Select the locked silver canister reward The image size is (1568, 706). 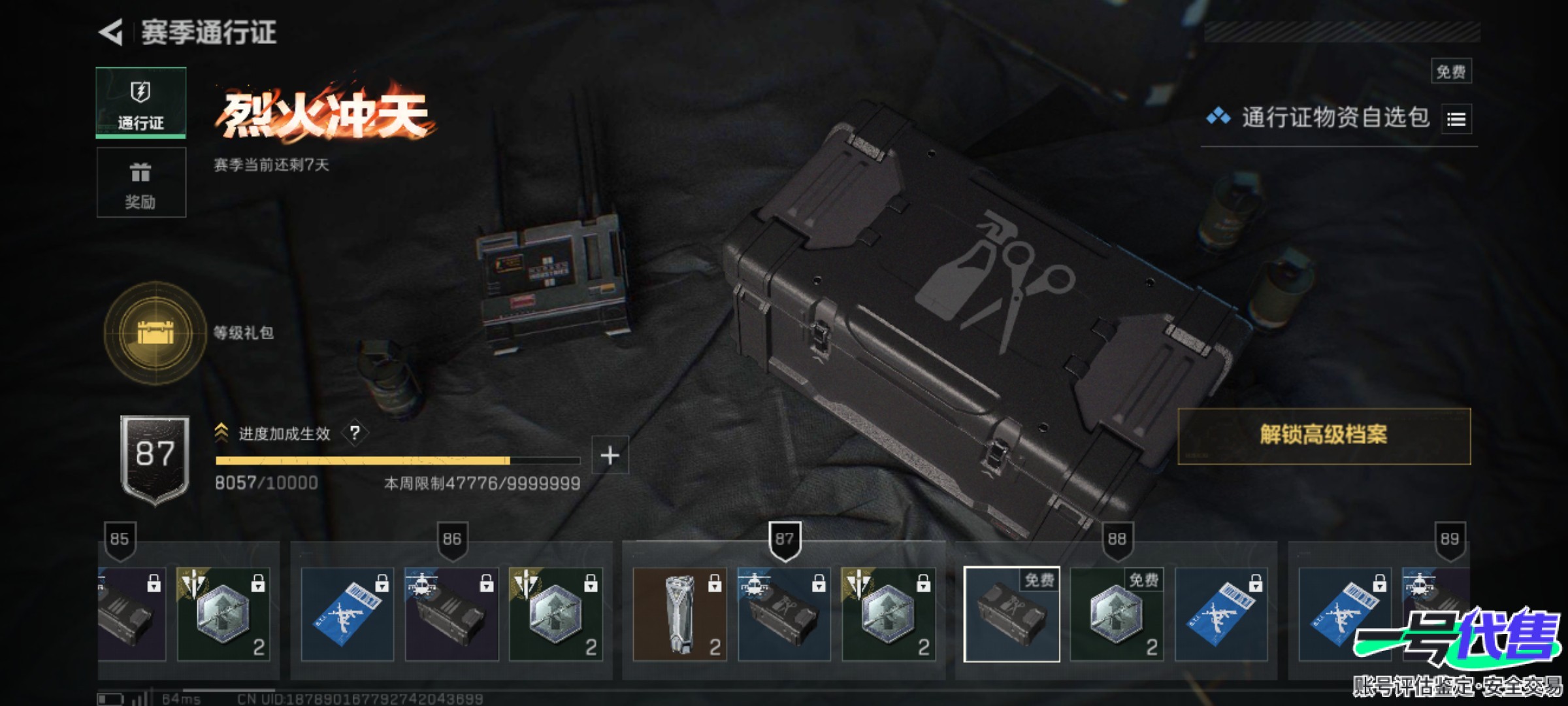point(679,614)
